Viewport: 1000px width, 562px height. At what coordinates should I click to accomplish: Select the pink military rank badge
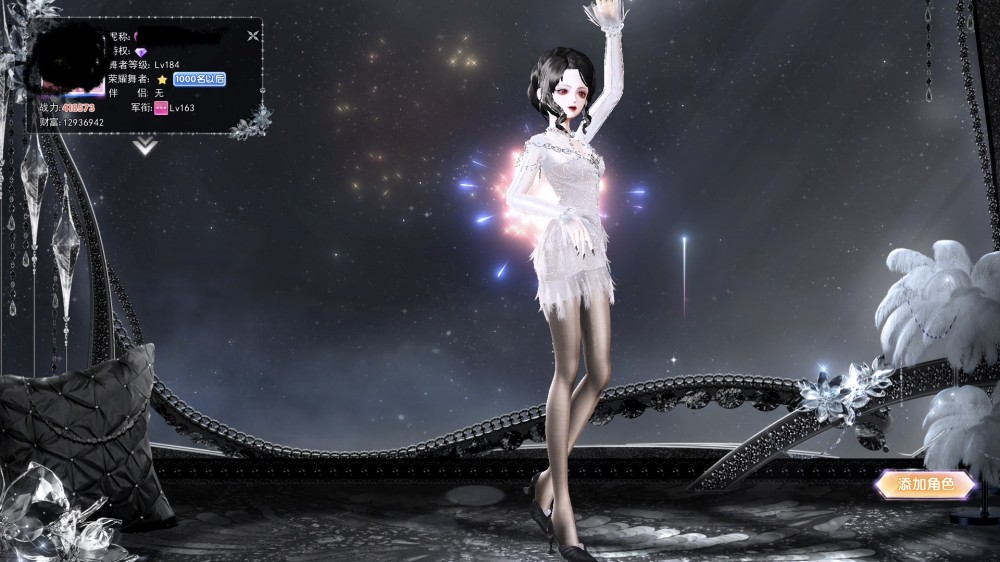159,107
